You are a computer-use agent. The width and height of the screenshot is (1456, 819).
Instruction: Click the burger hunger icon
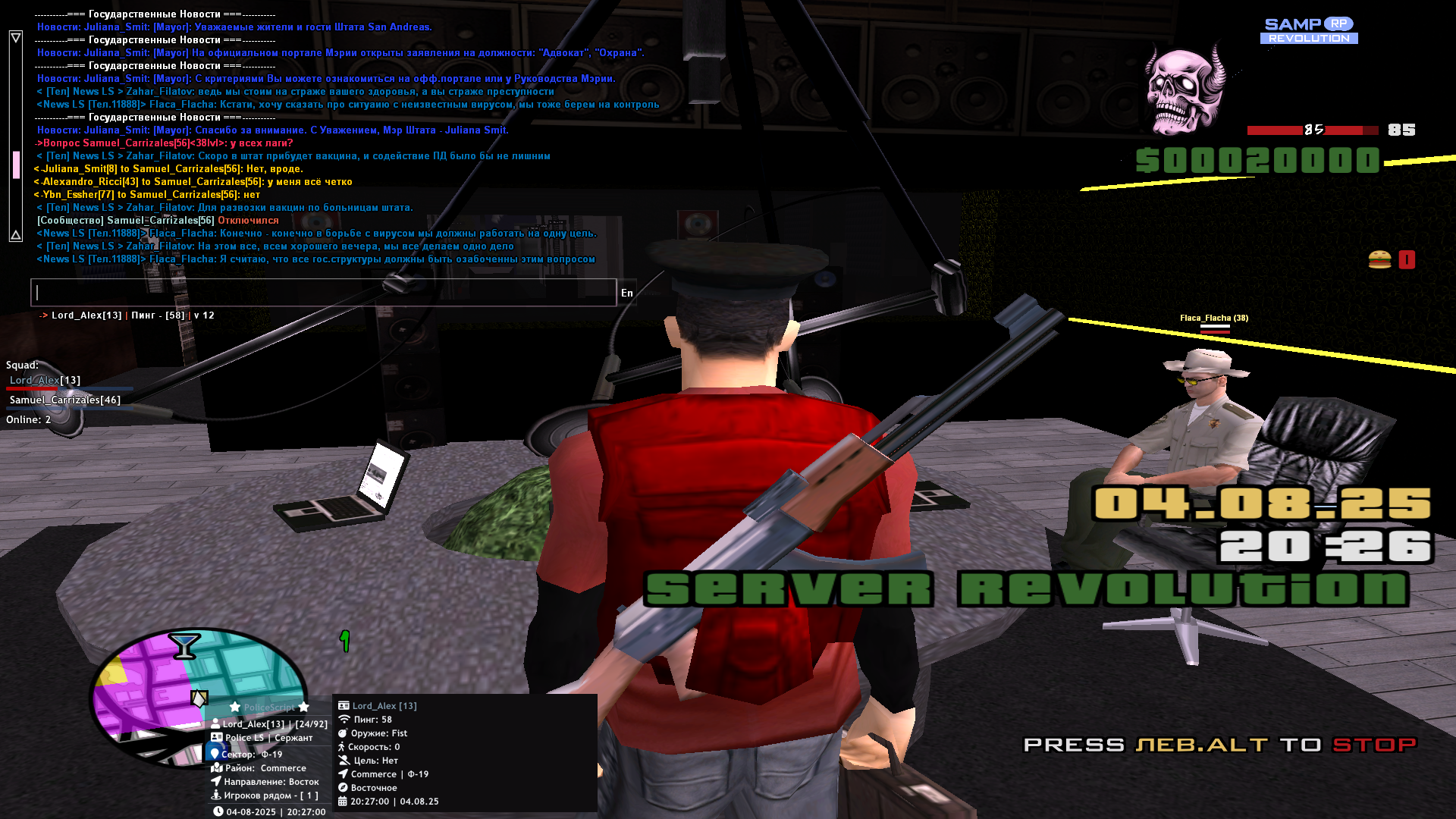(1379, 260)
